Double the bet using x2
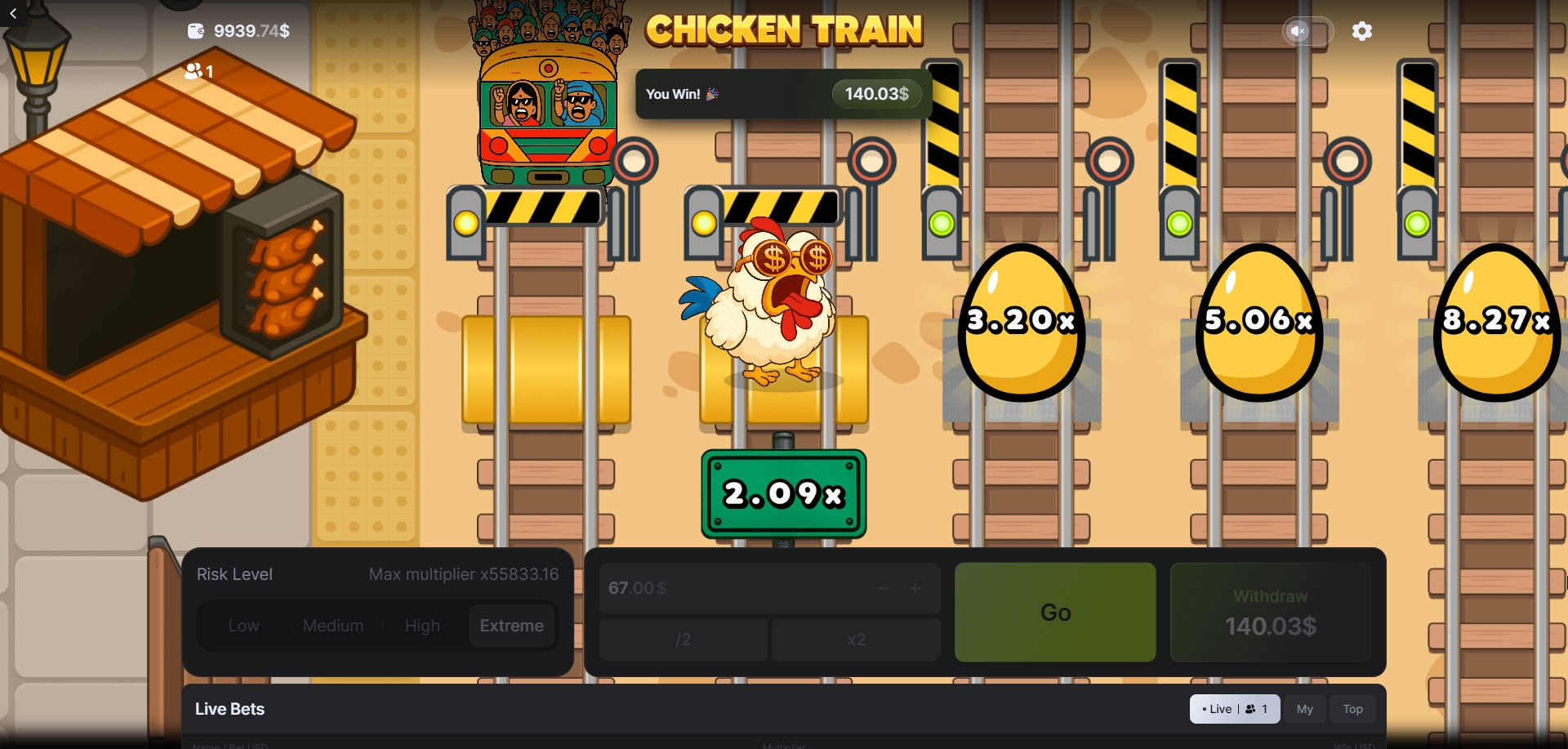The image size is (1568, 749). pyautogui.click(x=856, y=640)
